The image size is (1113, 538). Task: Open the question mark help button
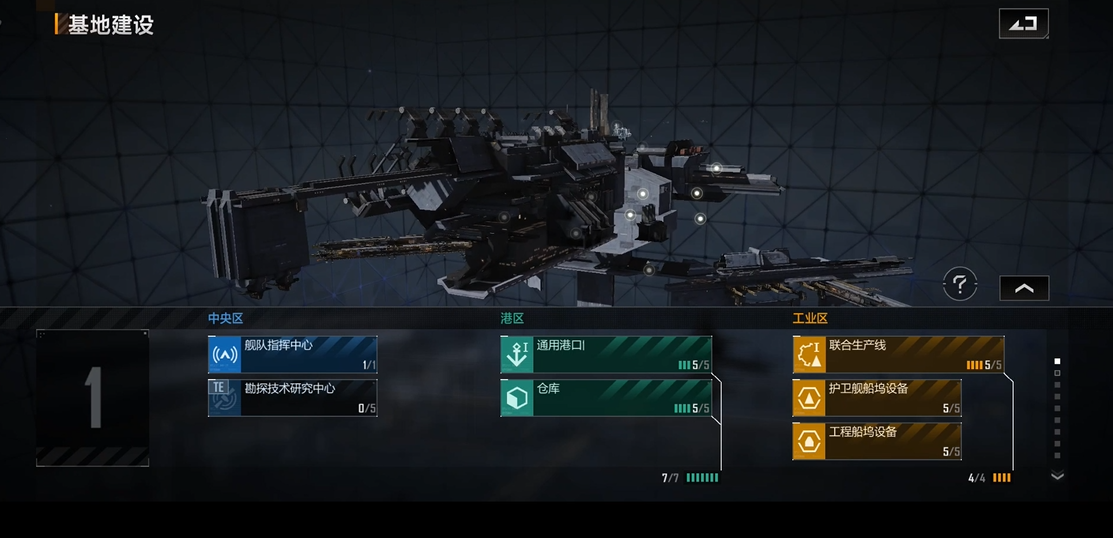pos(960,286)
